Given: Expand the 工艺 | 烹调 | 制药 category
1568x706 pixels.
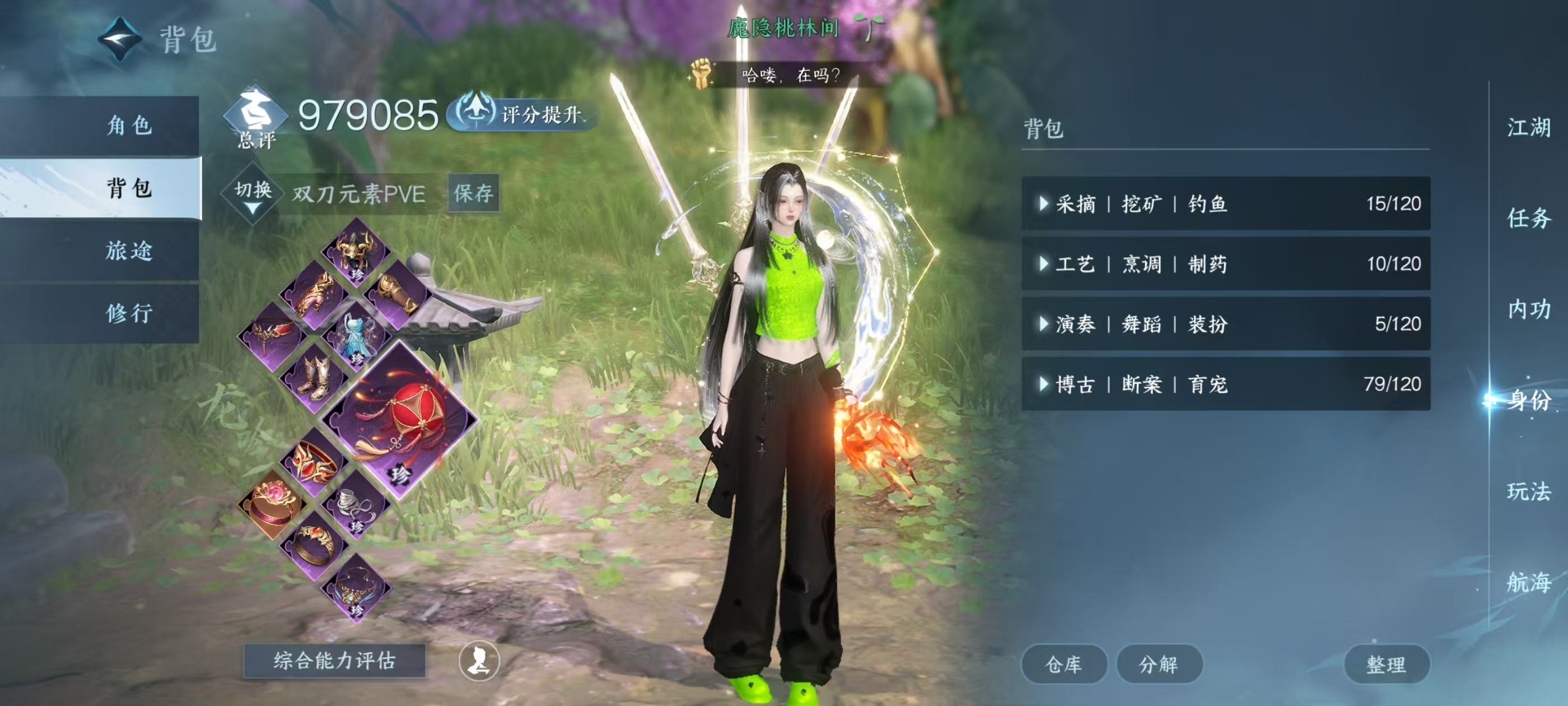Looking at the screenshot, I should (1225, 264).
